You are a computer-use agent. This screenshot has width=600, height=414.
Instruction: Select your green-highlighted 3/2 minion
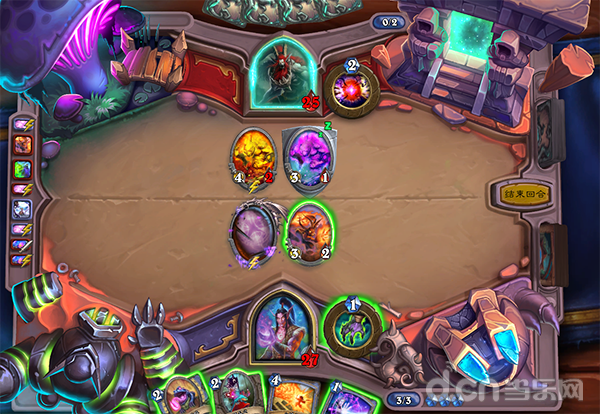pos(308,232)
